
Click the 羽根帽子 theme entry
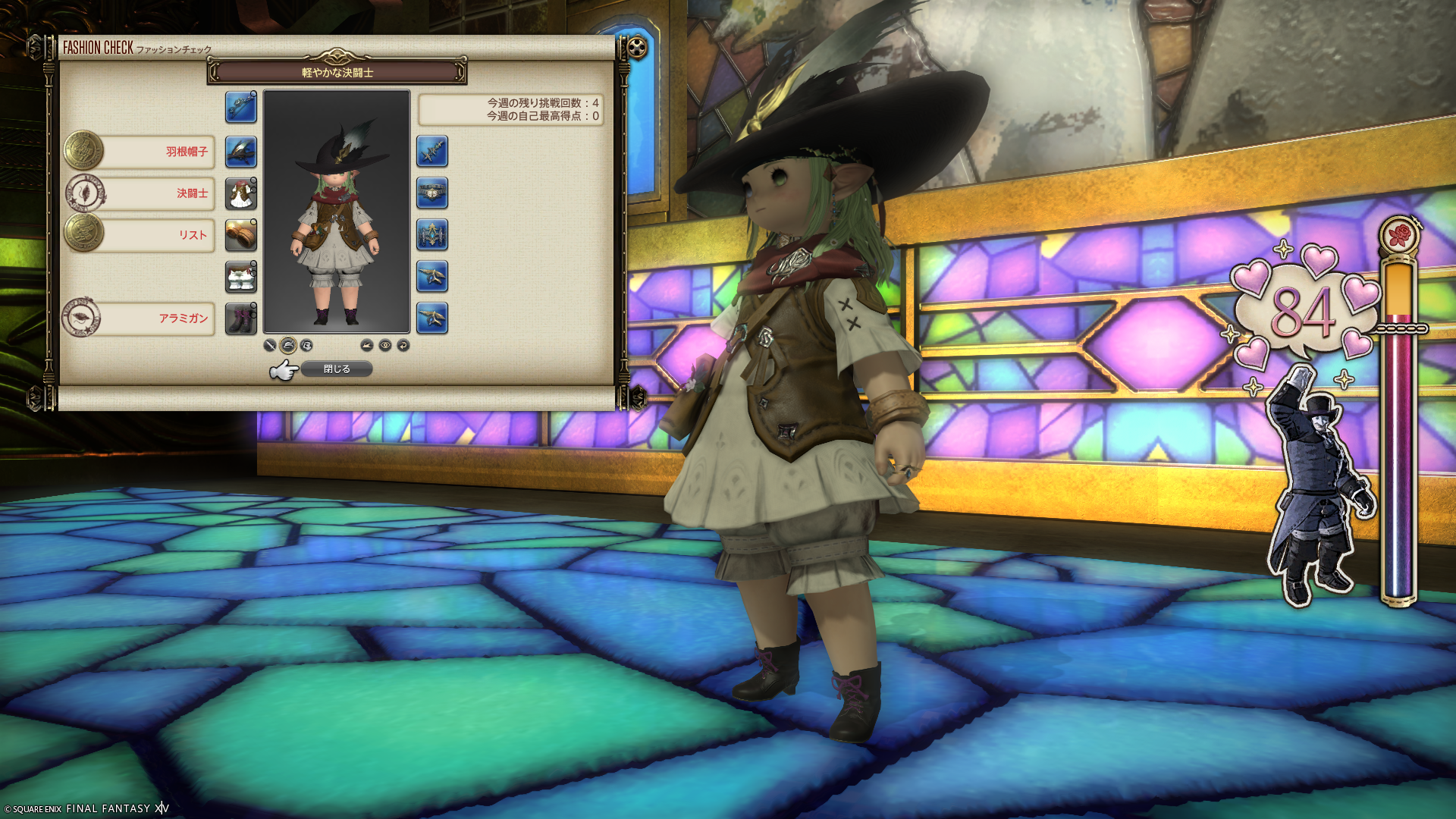(159, 152)
